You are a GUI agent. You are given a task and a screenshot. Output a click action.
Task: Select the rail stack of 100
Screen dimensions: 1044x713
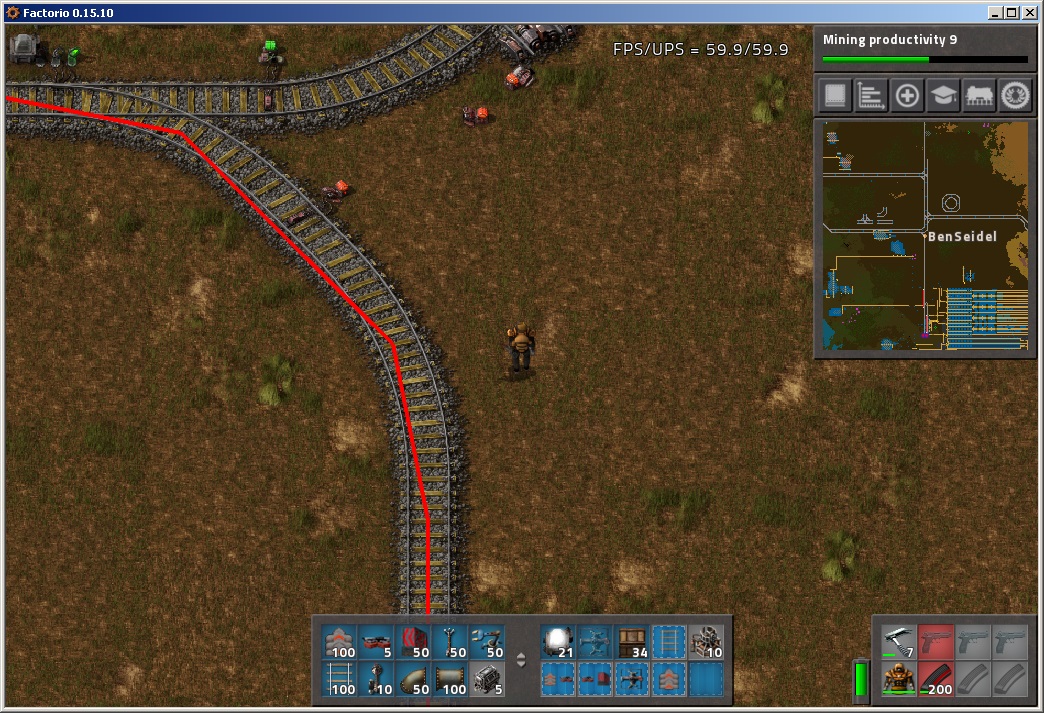click(341, 680)
